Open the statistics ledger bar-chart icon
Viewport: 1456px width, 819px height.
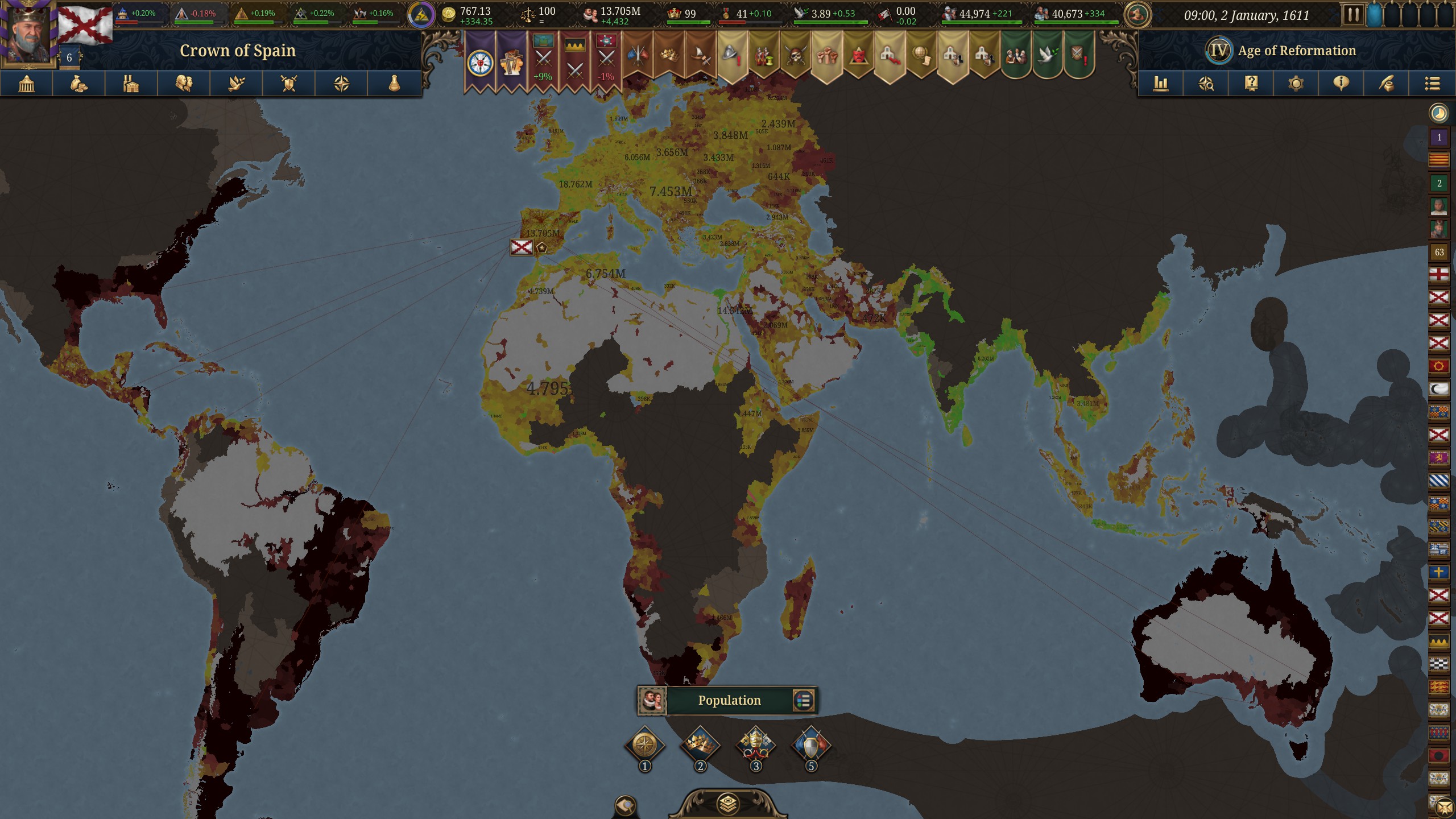1160,84
